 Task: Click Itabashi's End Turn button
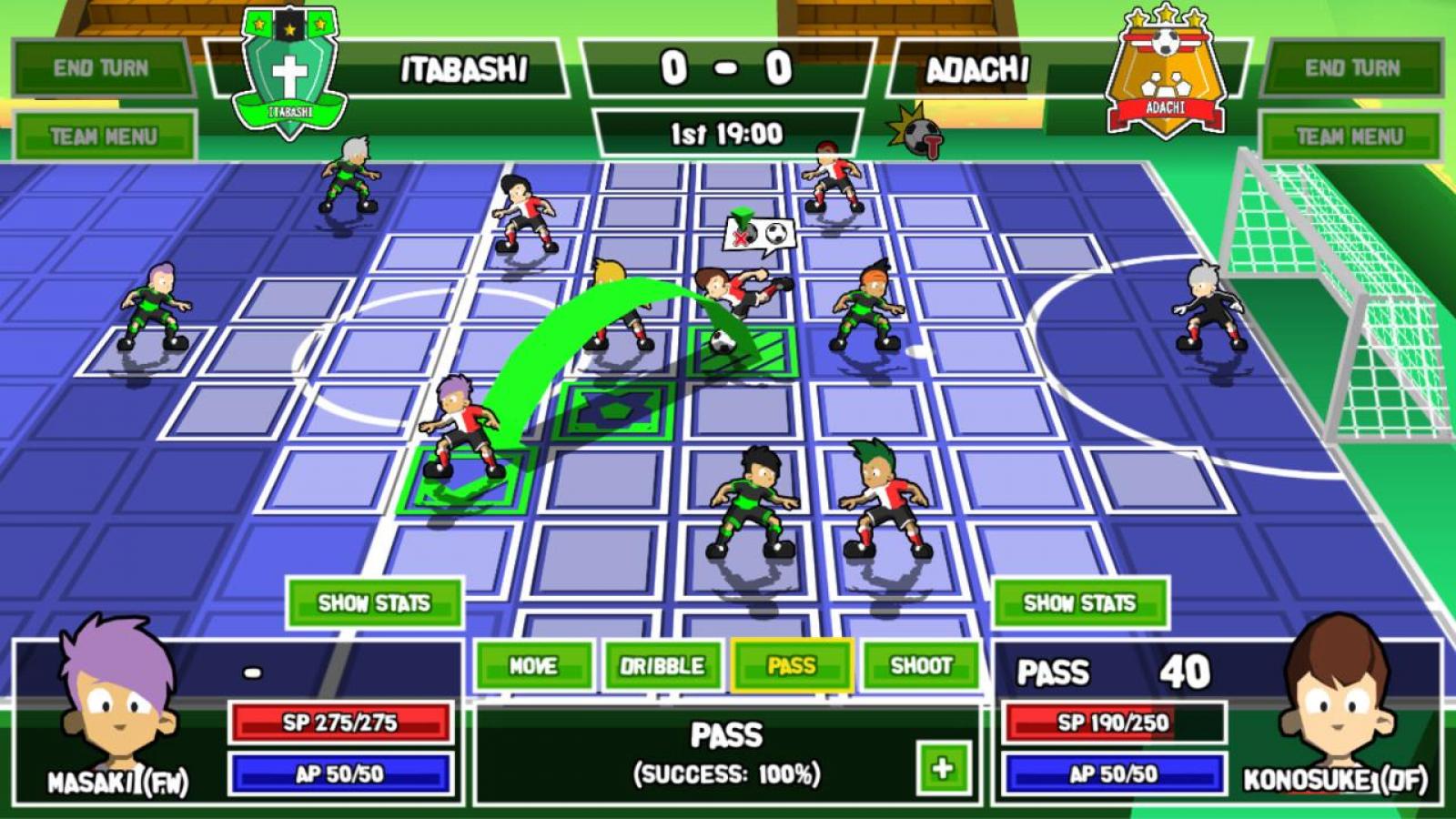pyautogui.click(x=101, y=68)
